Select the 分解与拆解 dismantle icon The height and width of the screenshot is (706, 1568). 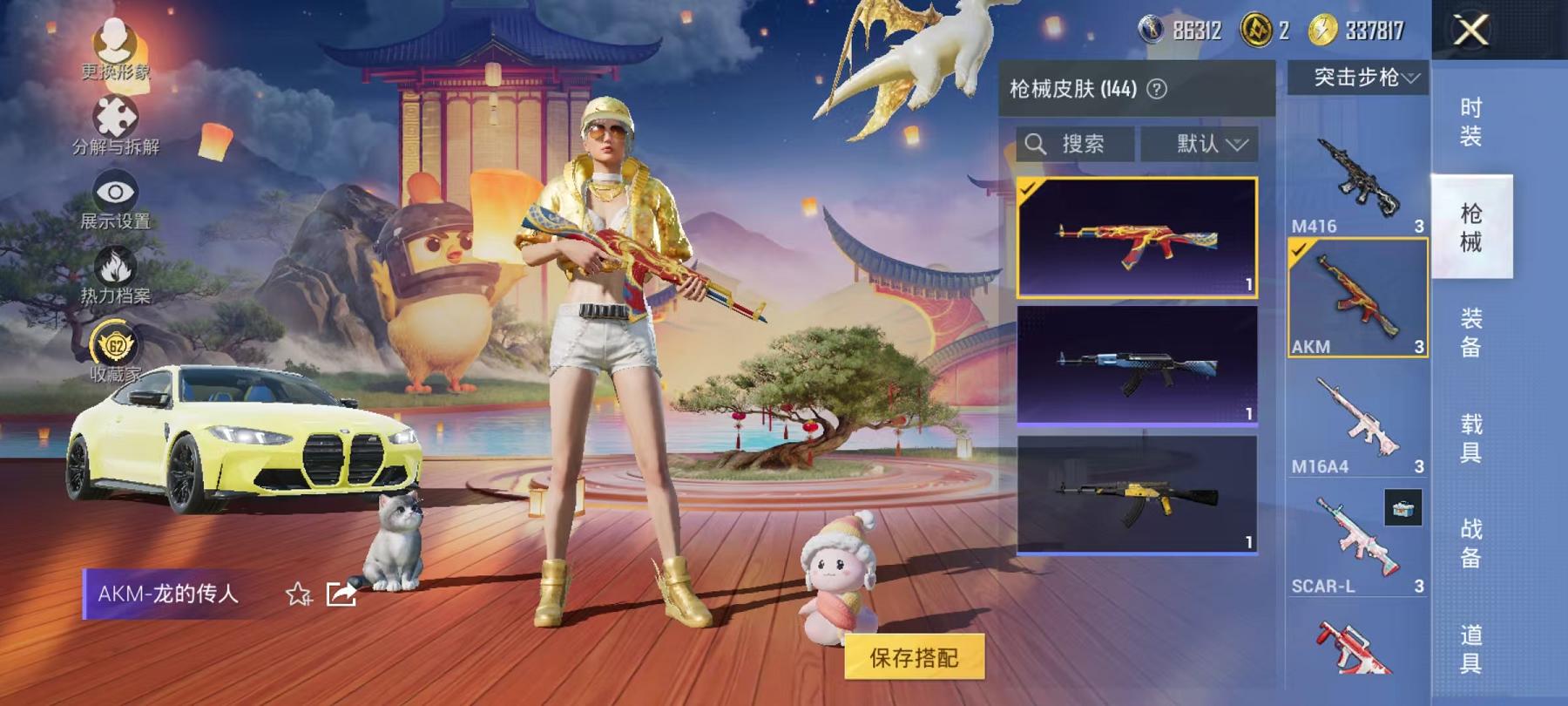tap(116, 115)
